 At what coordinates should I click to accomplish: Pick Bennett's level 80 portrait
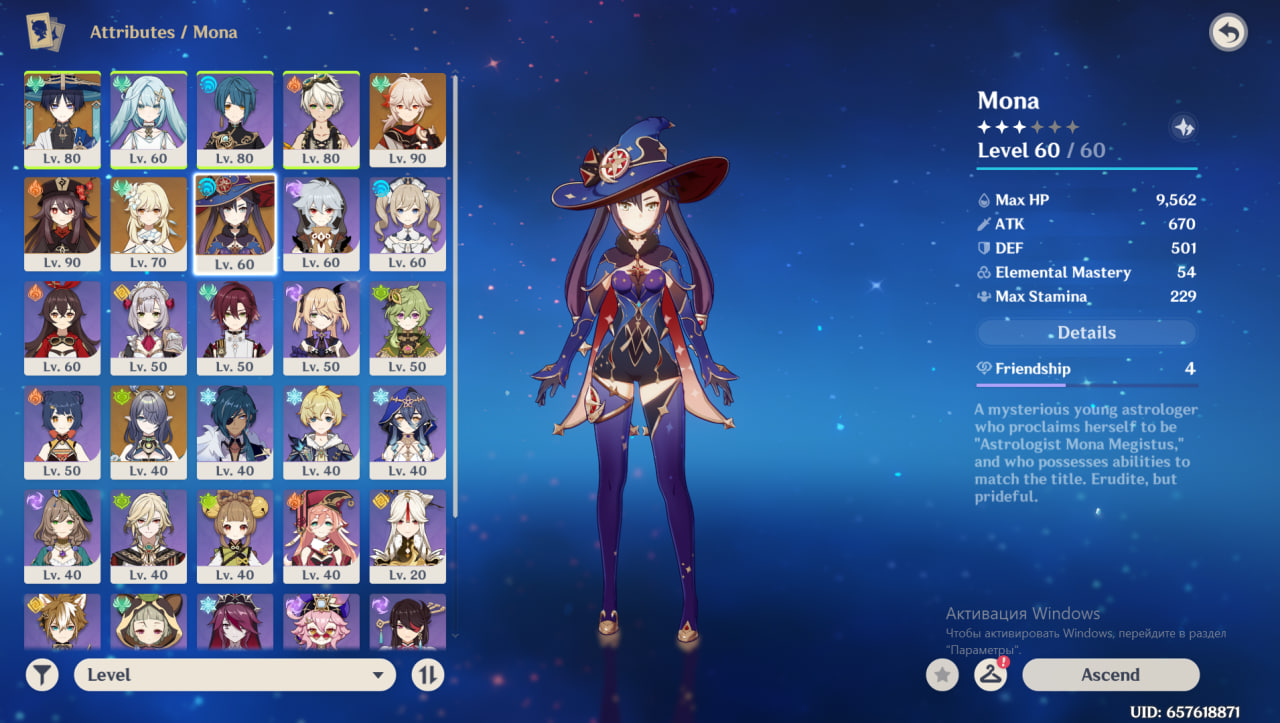pos(321,119)
